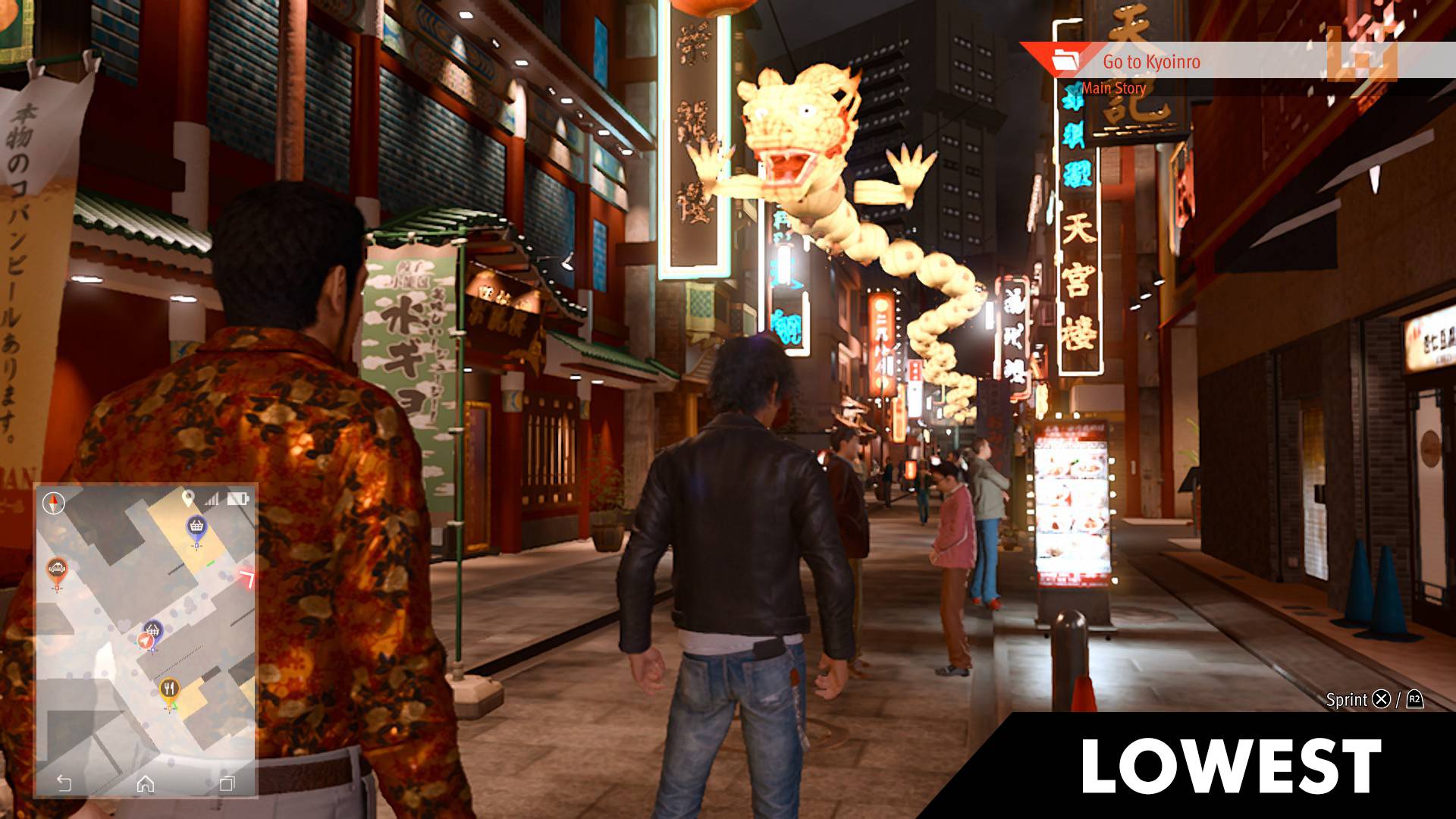Viewport: 1456px width, 819px height.
Task: Tap the back arrow at the minimap's bottom-left
Action: [65, 783]
